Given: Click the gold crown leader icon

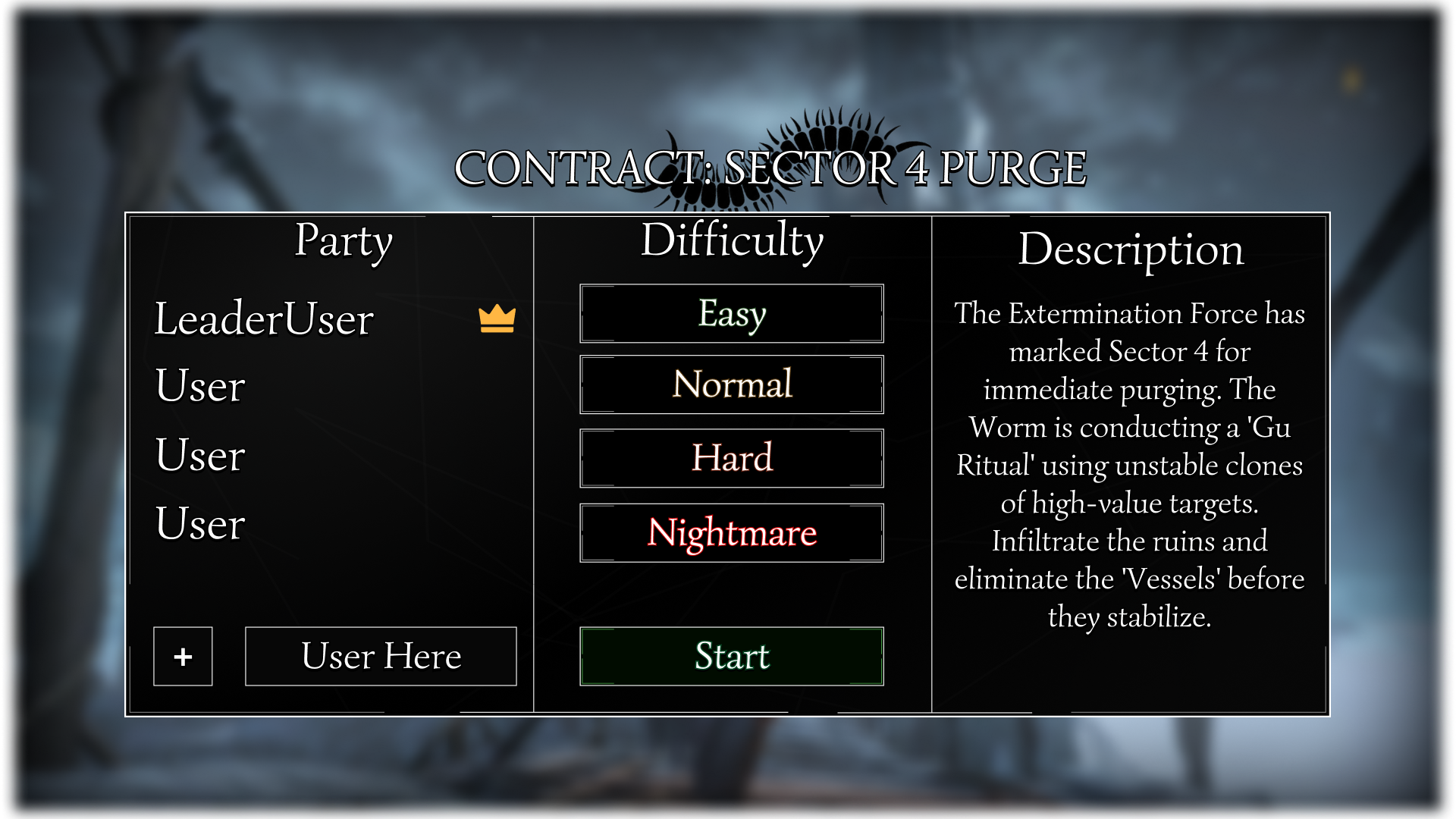Looking at the screenshot, I should pos(497,318).
